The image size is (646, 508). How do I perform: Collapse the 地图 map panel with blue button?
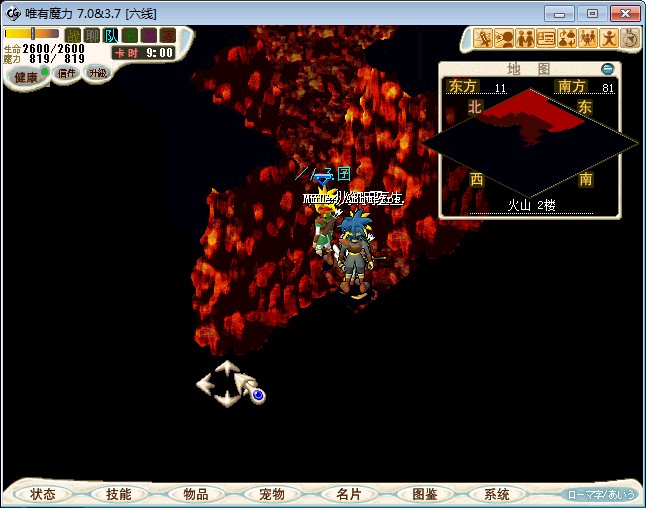point(607,69)
